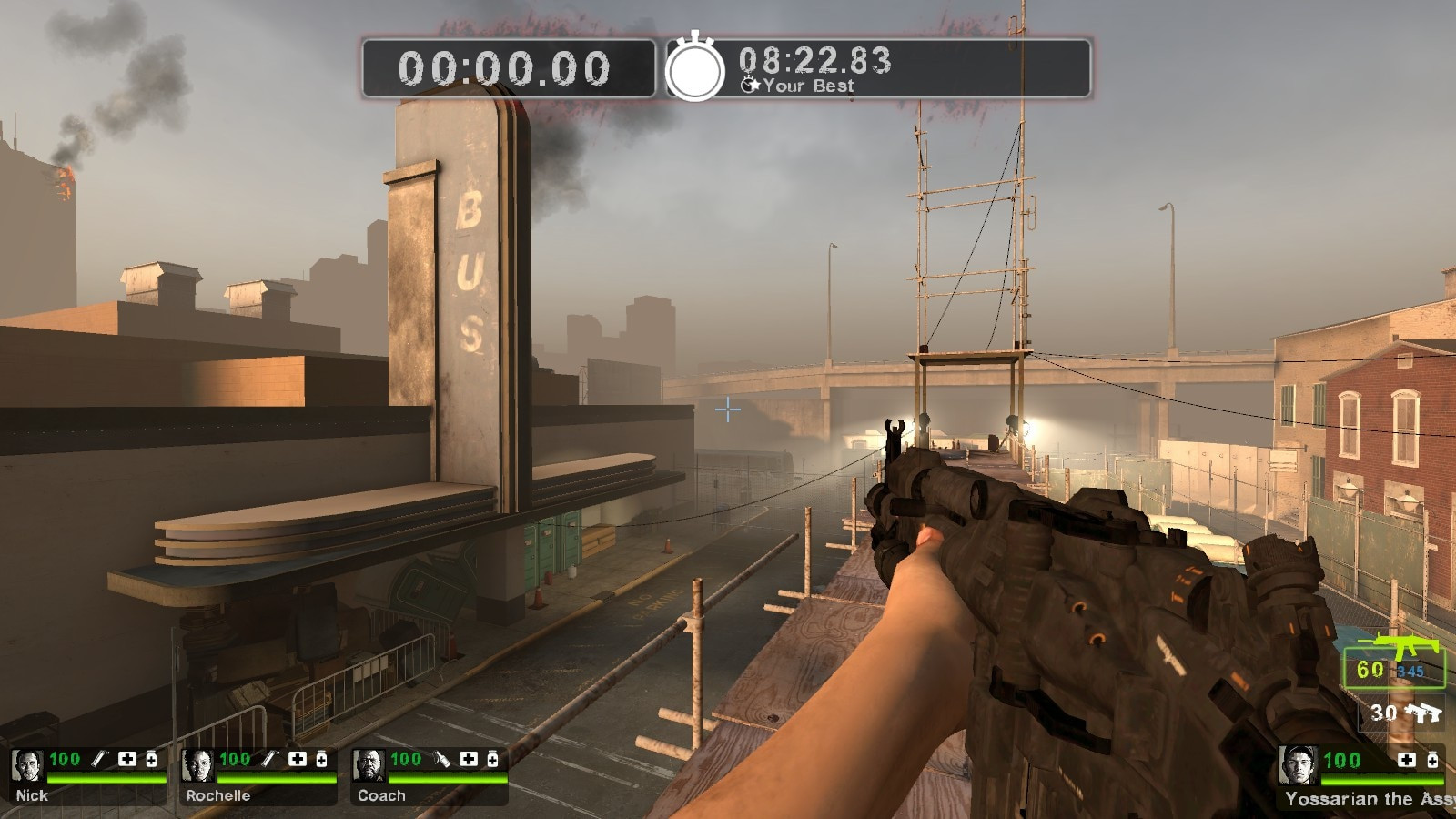The image size is (1456, 819).
Task: Click the reserve ammo count 345
Action: [x=1410, y=671]
